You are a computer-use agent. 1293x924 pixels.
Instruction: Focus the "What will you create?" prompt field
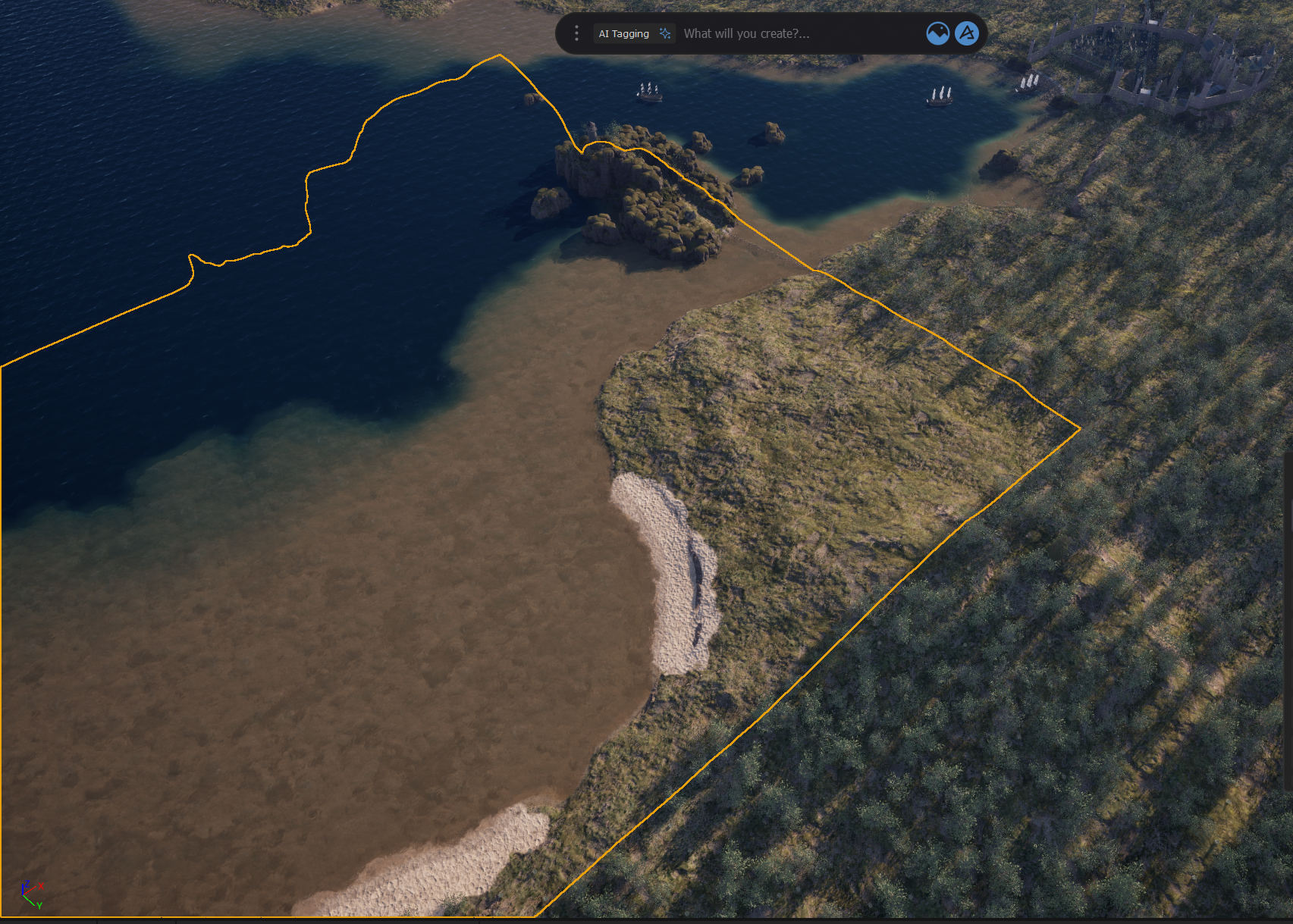[x=796, y=33]
